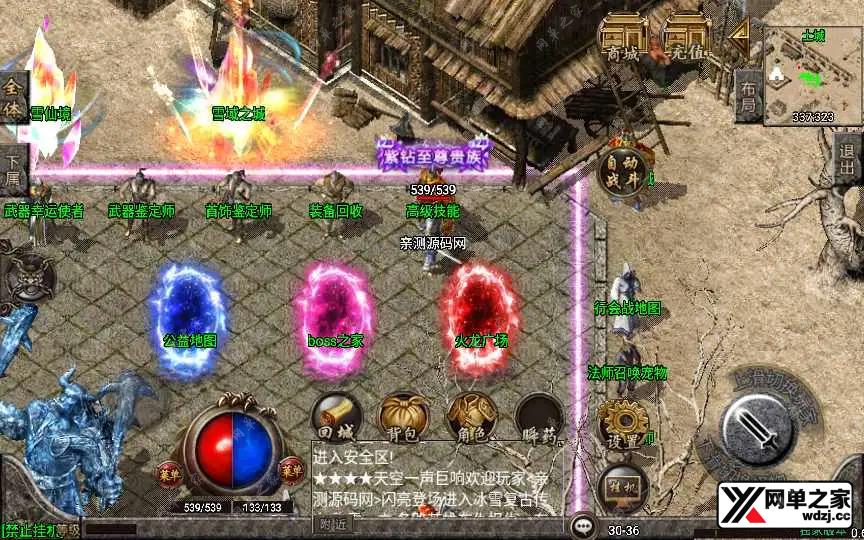Open the monitor icon below settings
Screen dimensions: 864x540
[621, 488]
